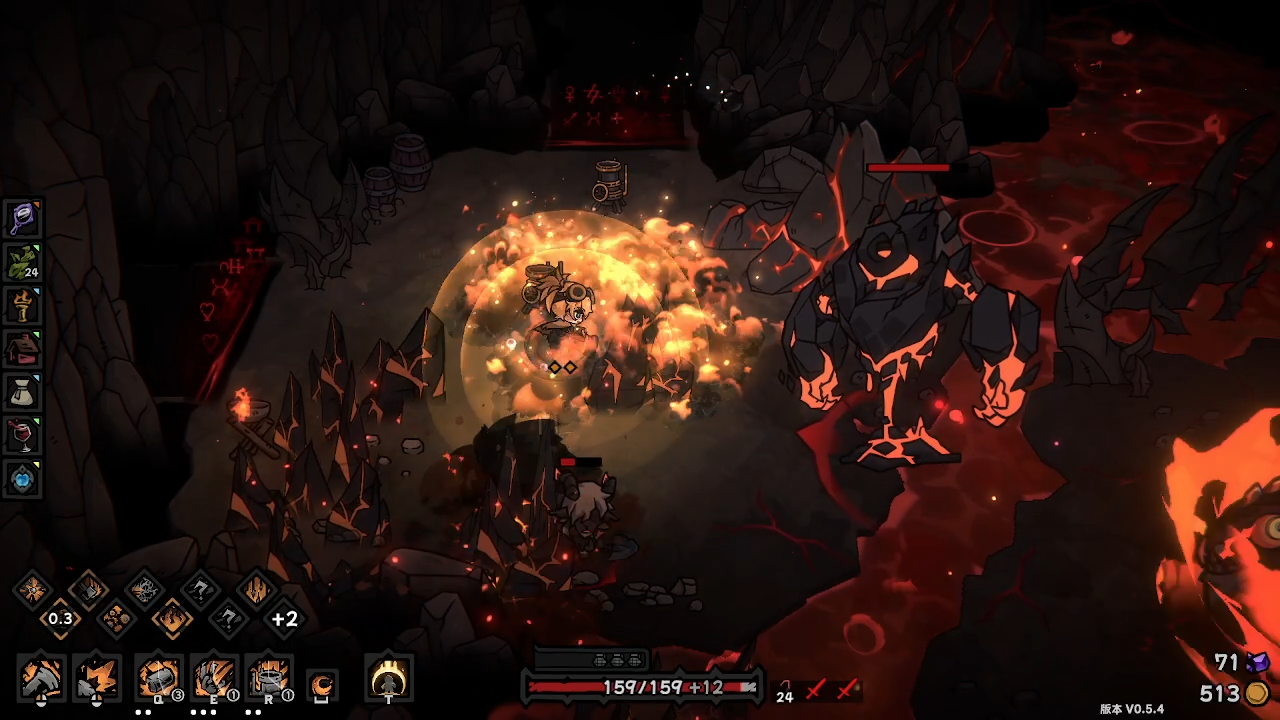
Task: Choose the red wine glass item
Action: [x=22, y=435]
